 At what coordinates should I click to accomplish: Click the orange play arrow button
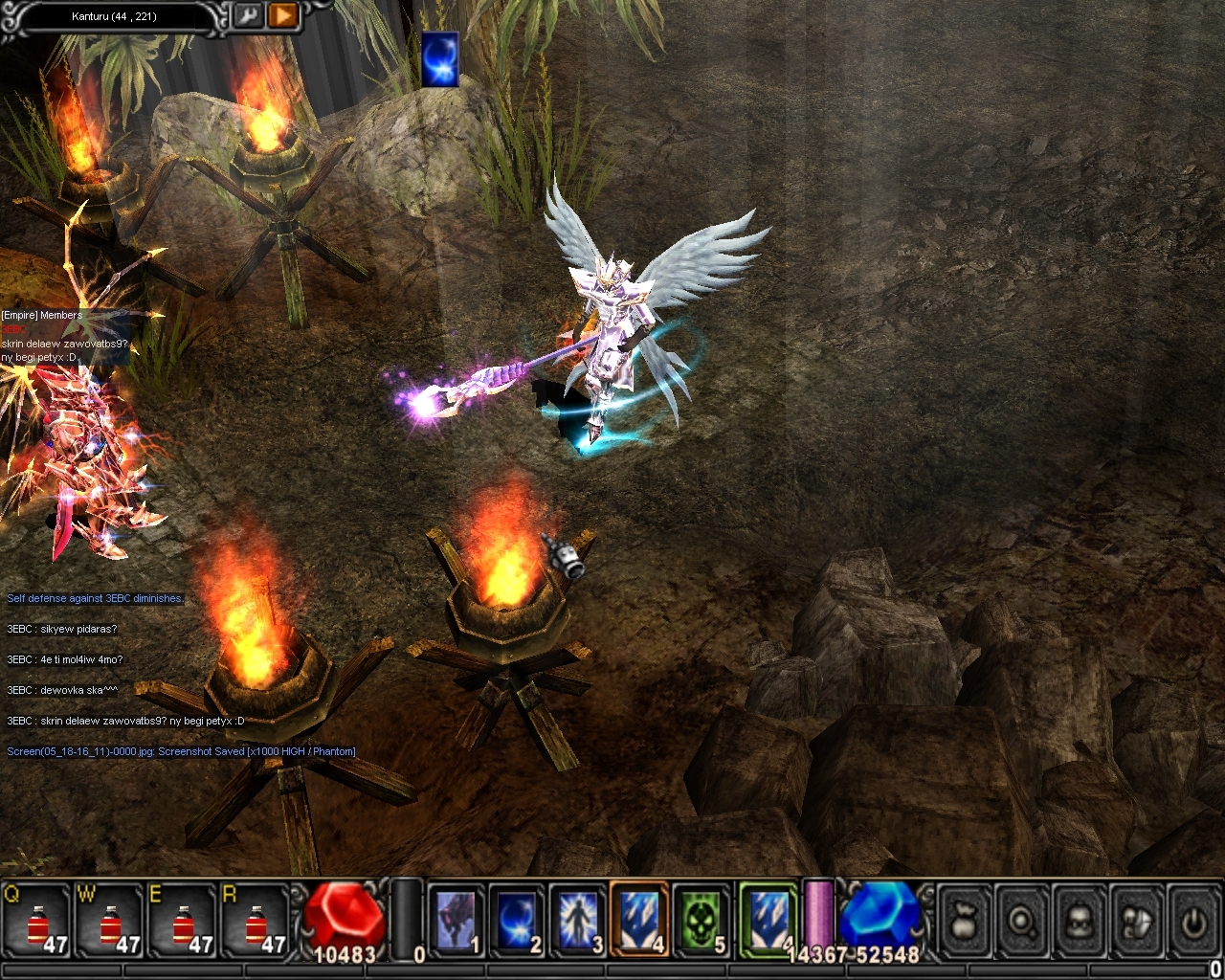point(282,15)
